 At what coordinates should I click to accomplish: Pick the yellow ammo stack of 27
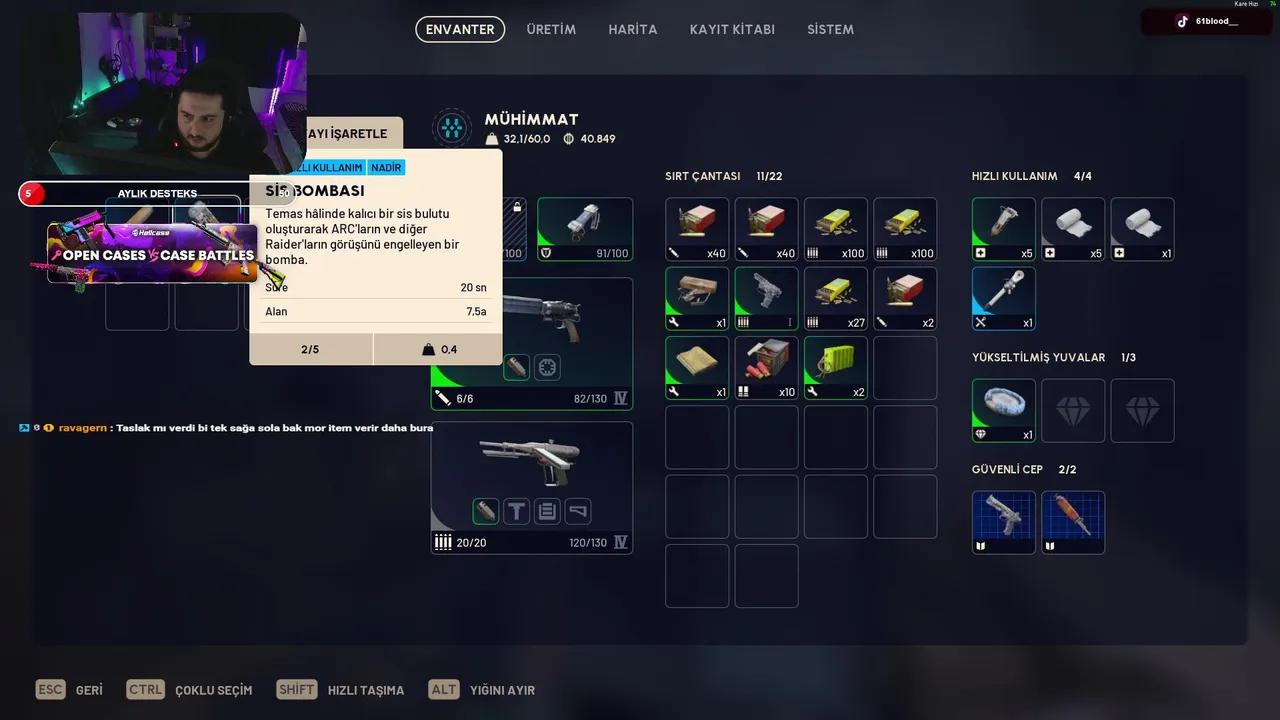tap(835, 298)
